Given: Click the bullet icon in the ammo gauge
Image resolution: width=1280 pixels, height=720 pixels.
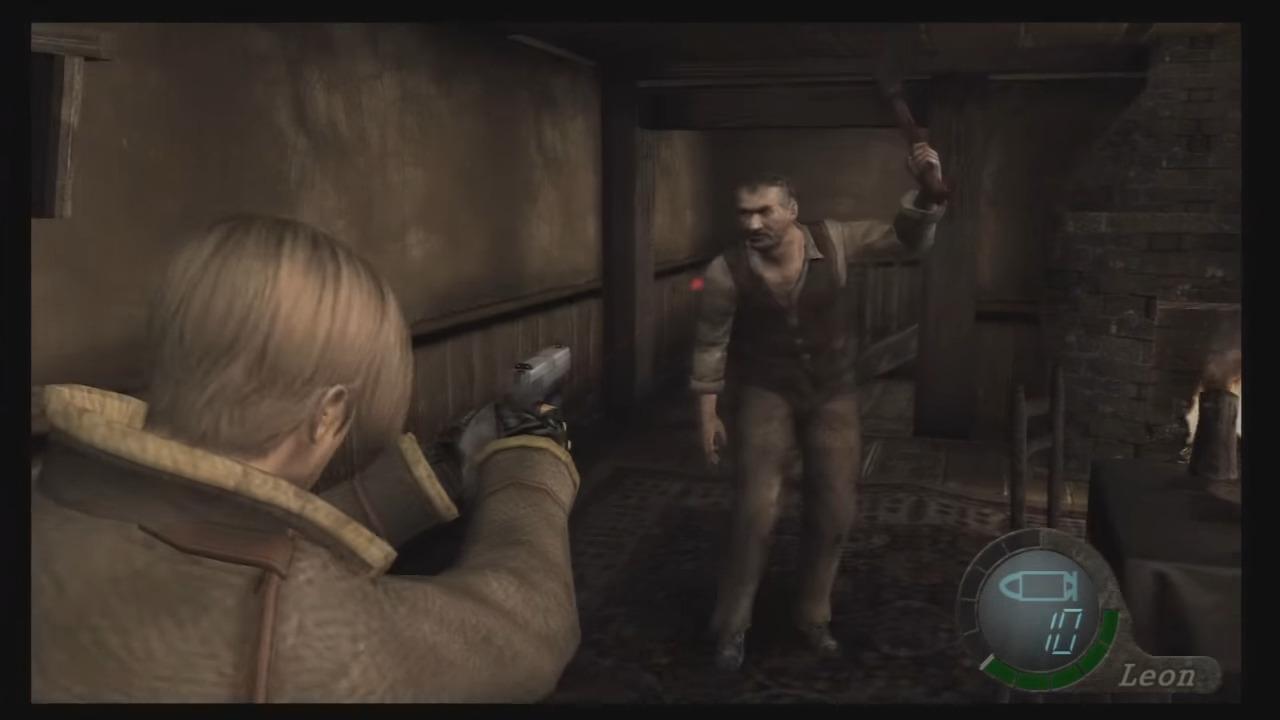Looking at the screenshot, I should tap(1035, 585).
